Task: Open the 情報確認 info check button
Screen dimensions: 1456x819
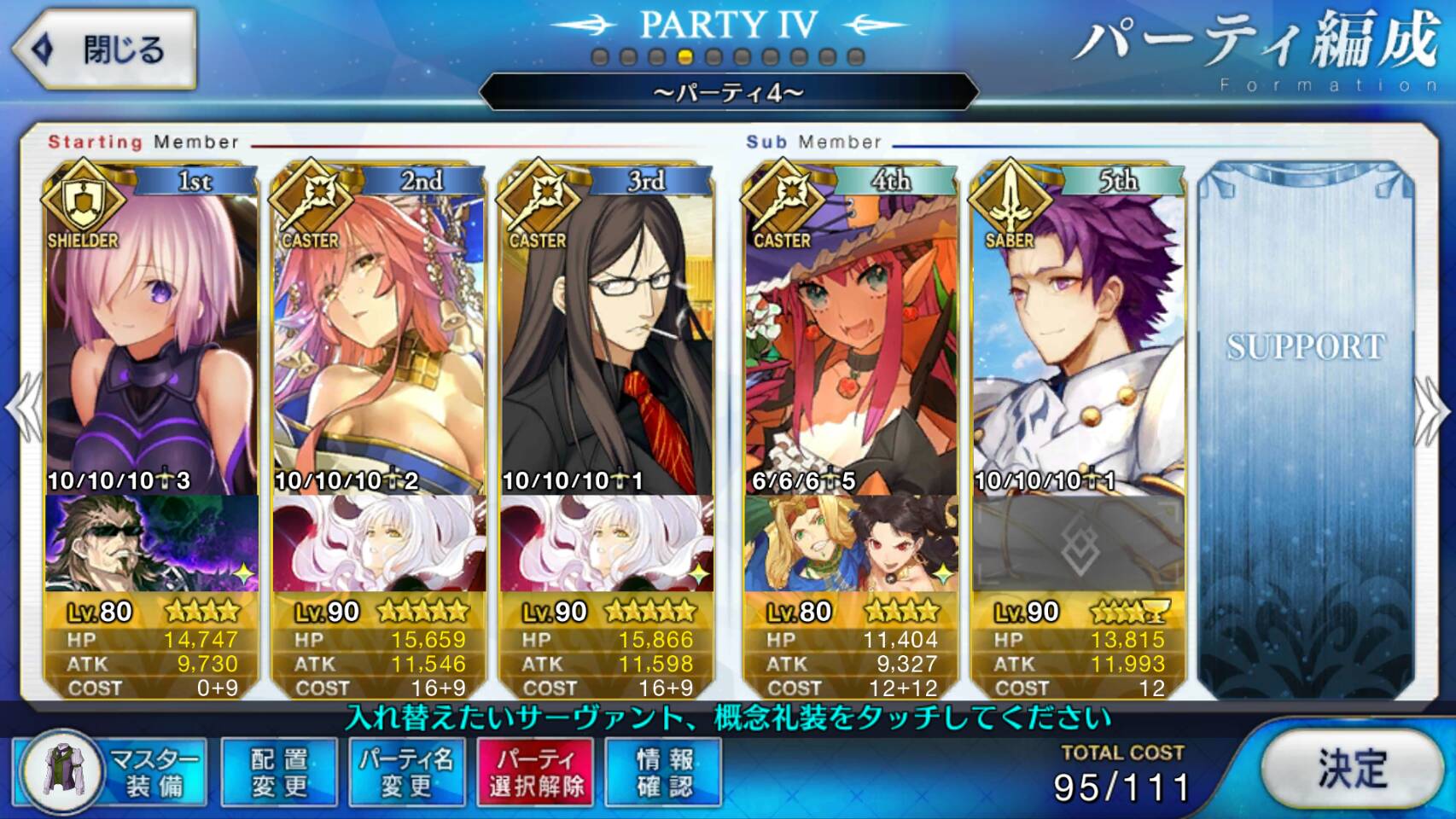Action: pyautogui.click(x=663, y=772)
